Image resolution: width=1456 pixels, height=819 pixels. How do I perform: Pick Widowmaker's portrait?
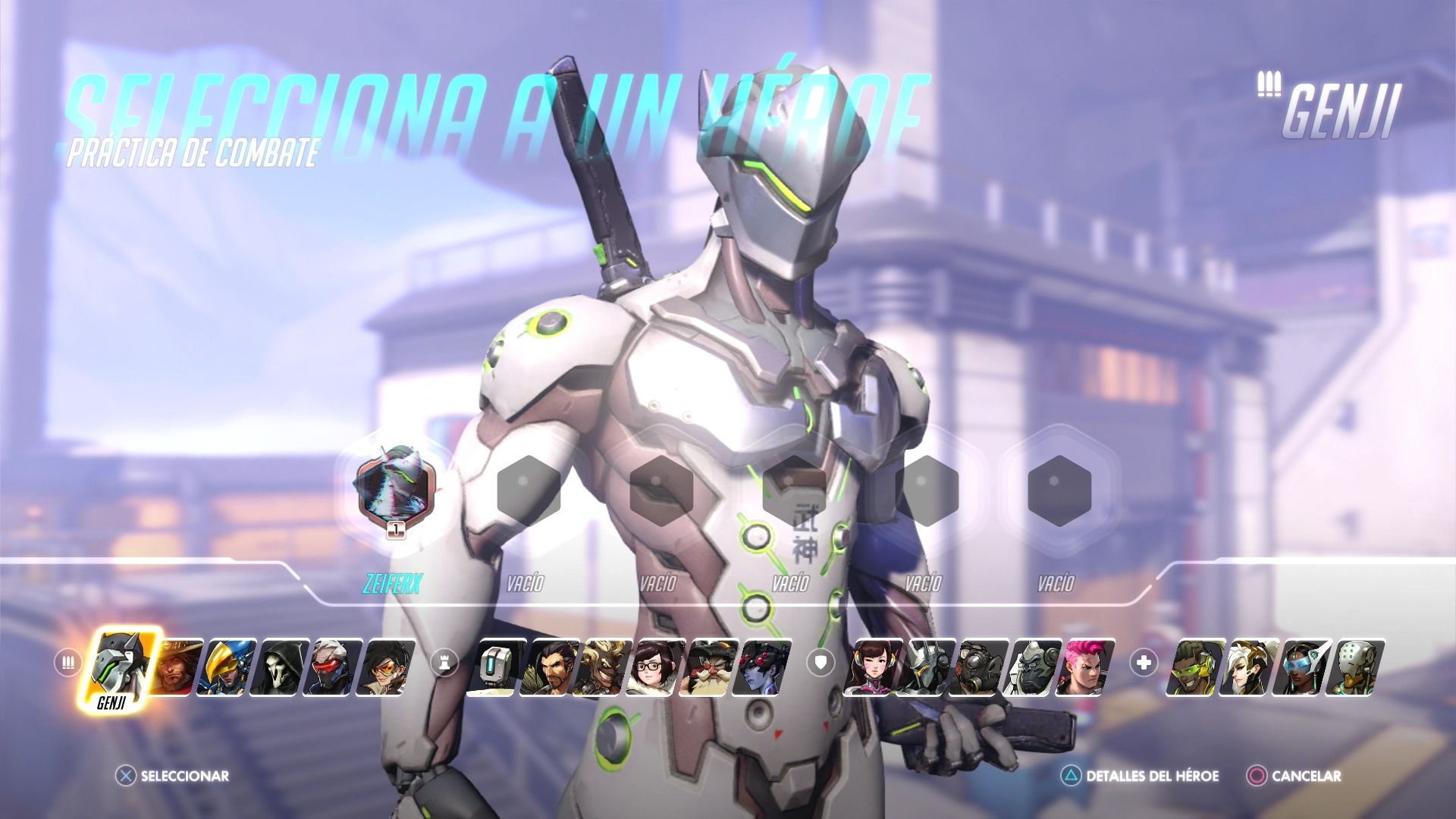coord(766,667)
